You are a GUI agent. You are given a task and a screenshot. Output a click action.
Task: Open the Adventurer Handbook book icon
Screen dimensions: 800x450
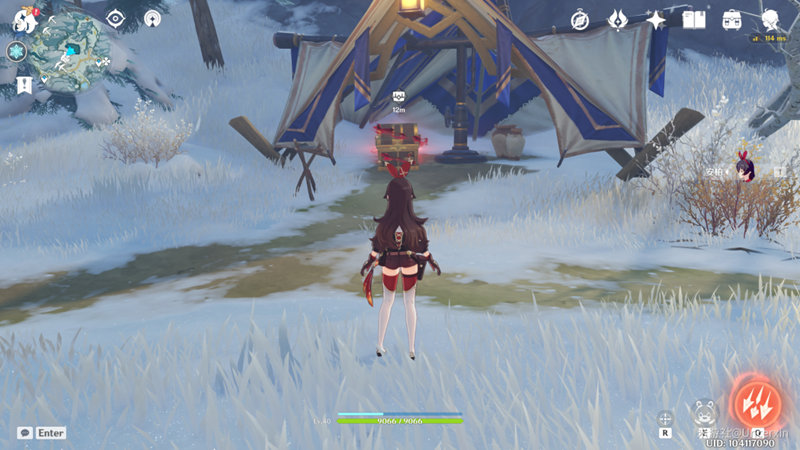pyautogui.click(x=694, y=19)
